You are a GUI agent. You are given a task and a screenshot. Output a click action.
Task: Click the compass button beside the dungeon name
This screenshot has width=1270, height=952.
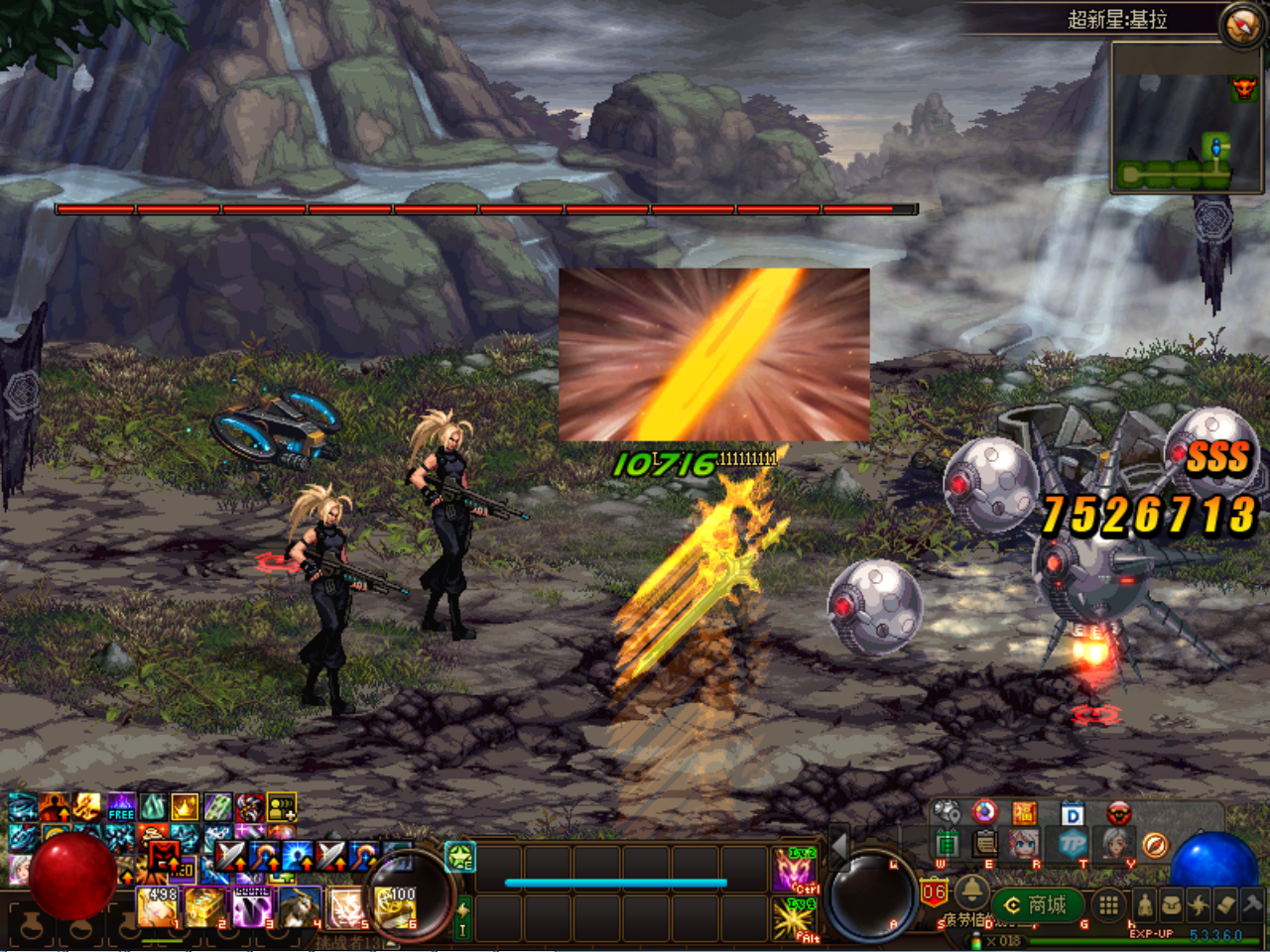click(1241, 25)
